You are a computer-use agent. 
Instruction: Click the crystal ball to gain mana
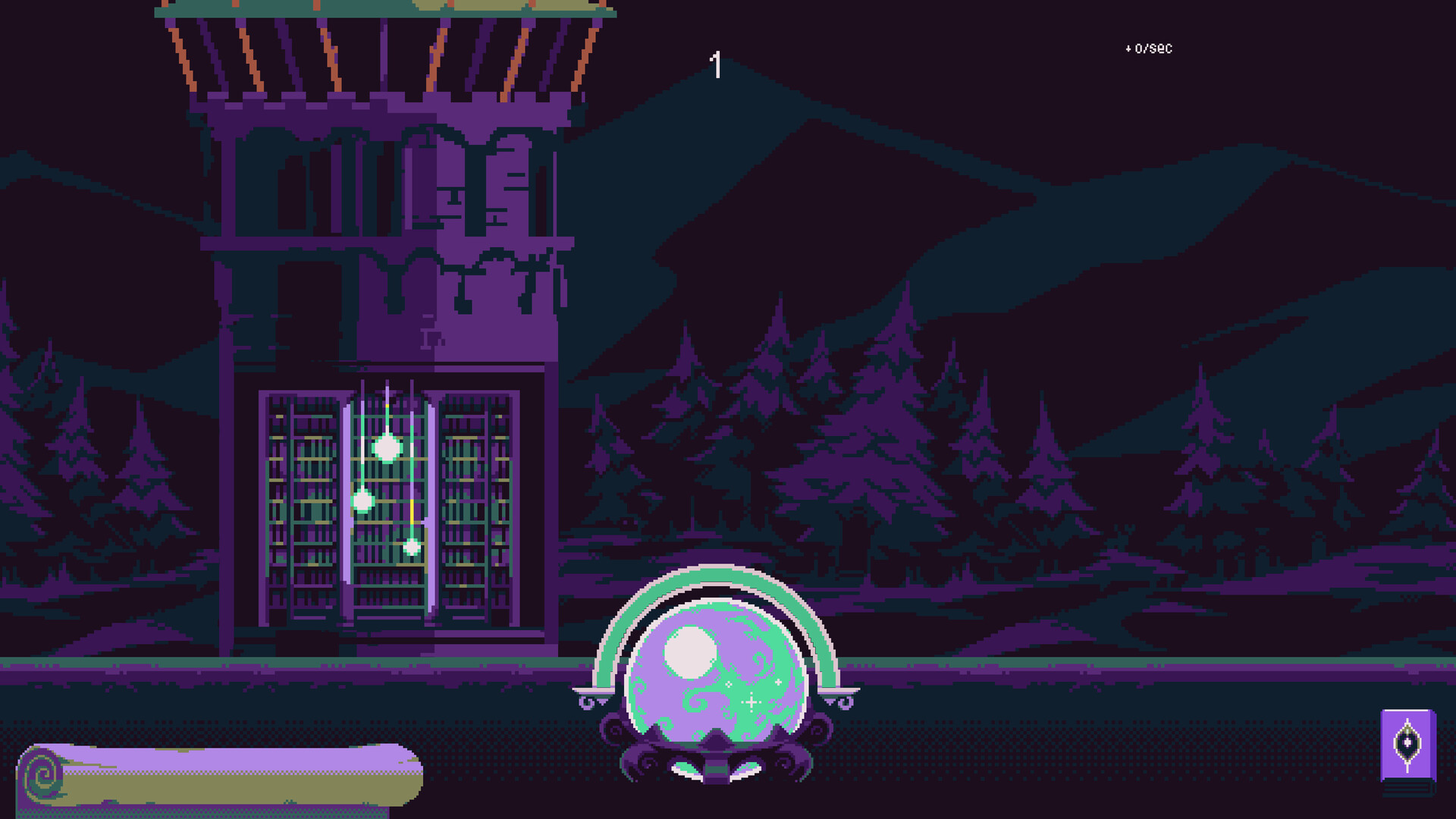tap(717, 675)
